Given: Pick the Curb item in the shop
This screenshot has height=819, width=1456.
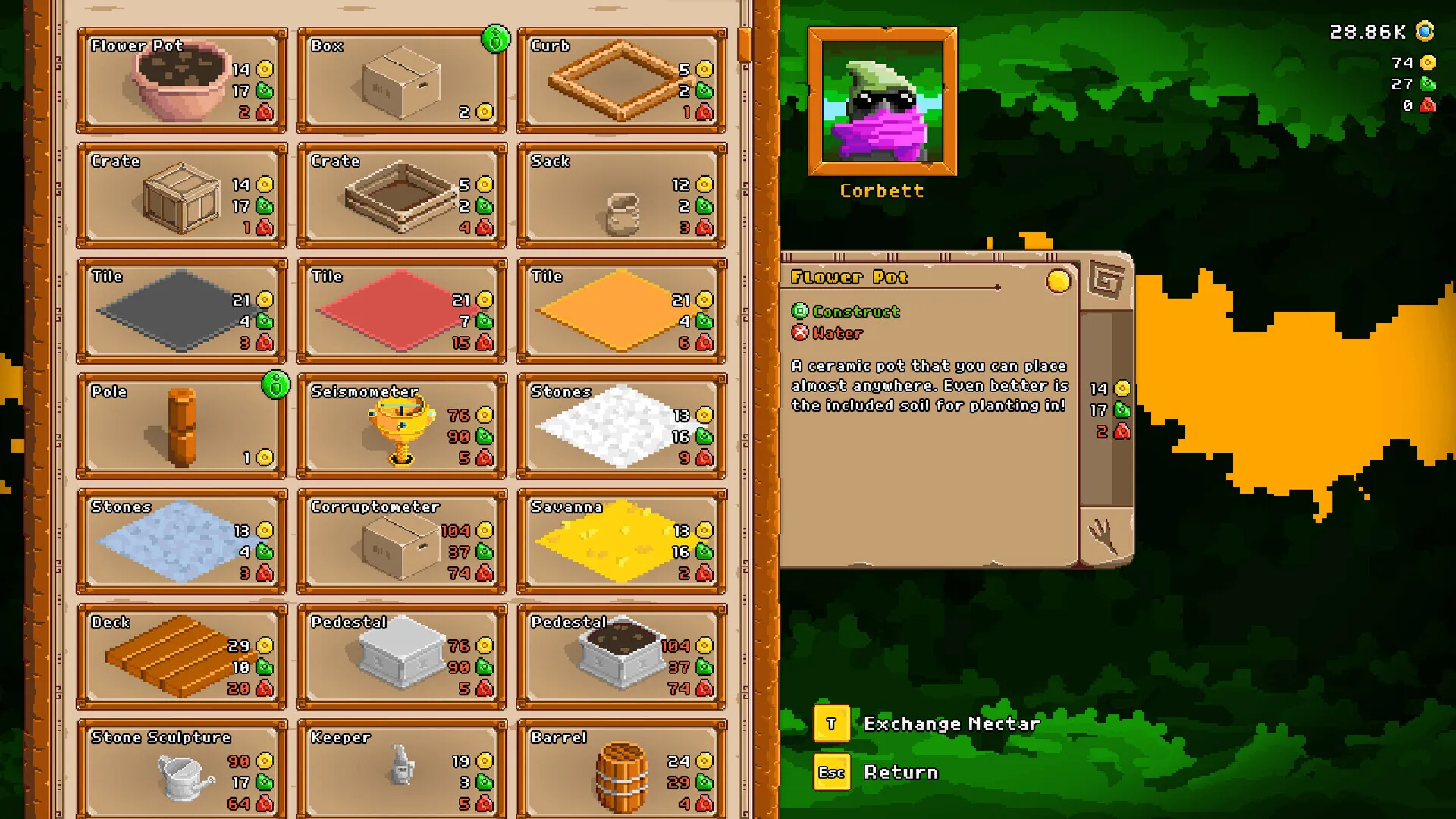Looking at the screenshot, I should tap(621, 80).
